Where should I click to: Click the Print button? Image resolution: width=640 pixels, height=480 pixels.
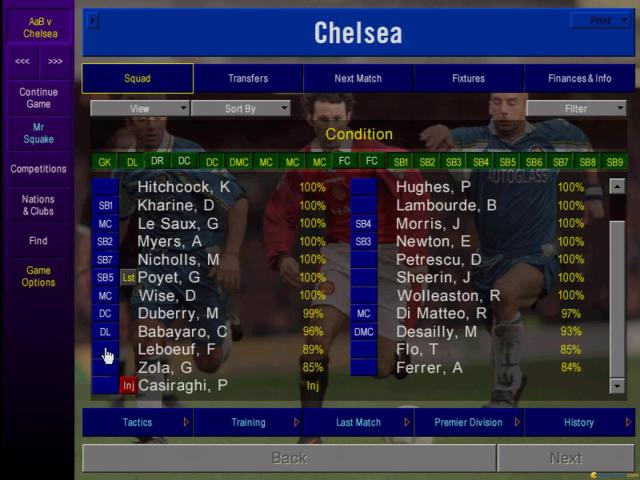tap(601, 20)
